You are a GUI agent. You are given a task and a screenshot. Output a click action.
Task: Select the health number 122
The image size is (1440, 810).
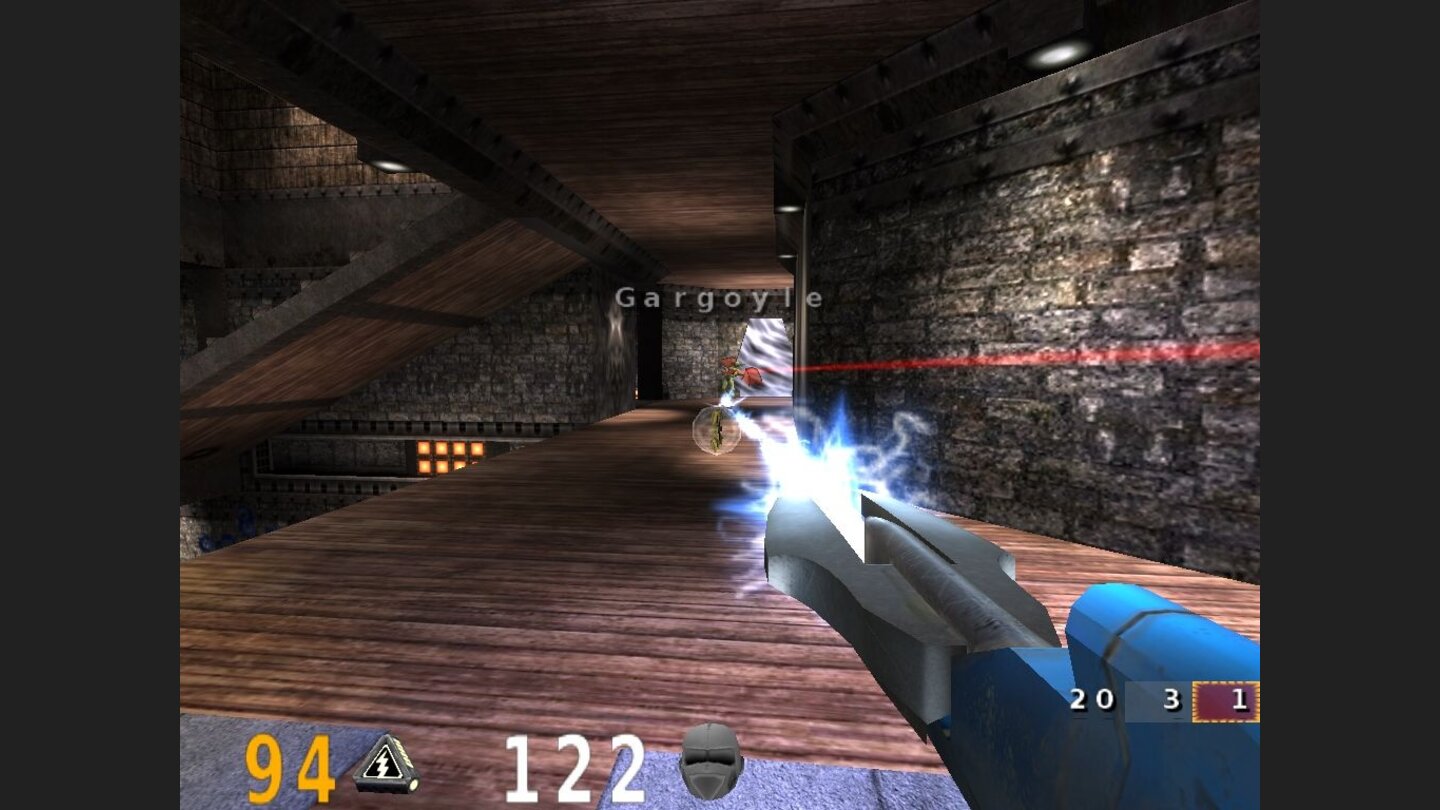coord(575,765)
